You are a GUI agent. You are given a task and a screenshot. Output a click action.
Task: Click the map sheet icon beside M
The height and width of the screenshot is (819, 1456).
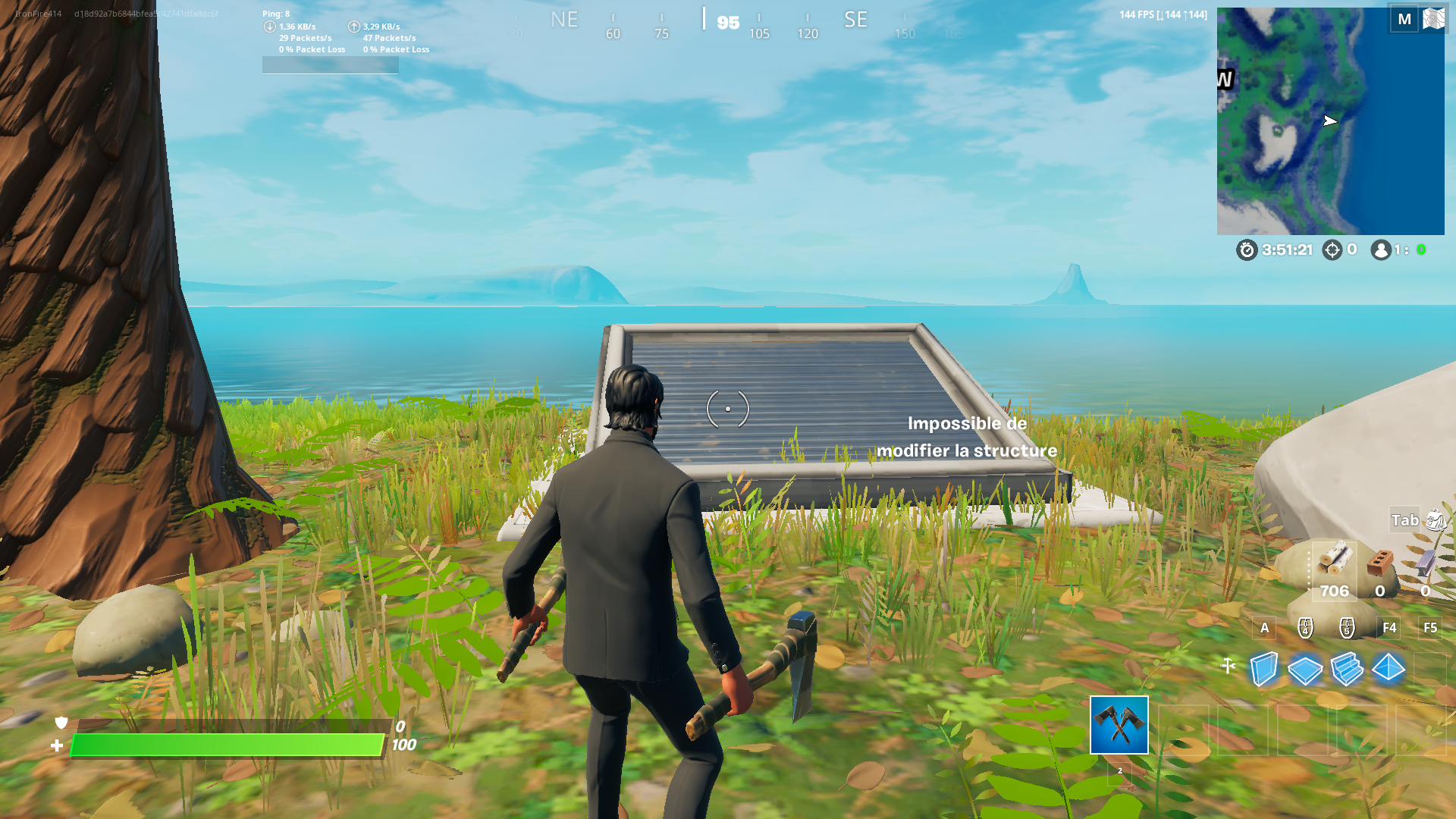pyautogui.click(x=1435, y=19)
